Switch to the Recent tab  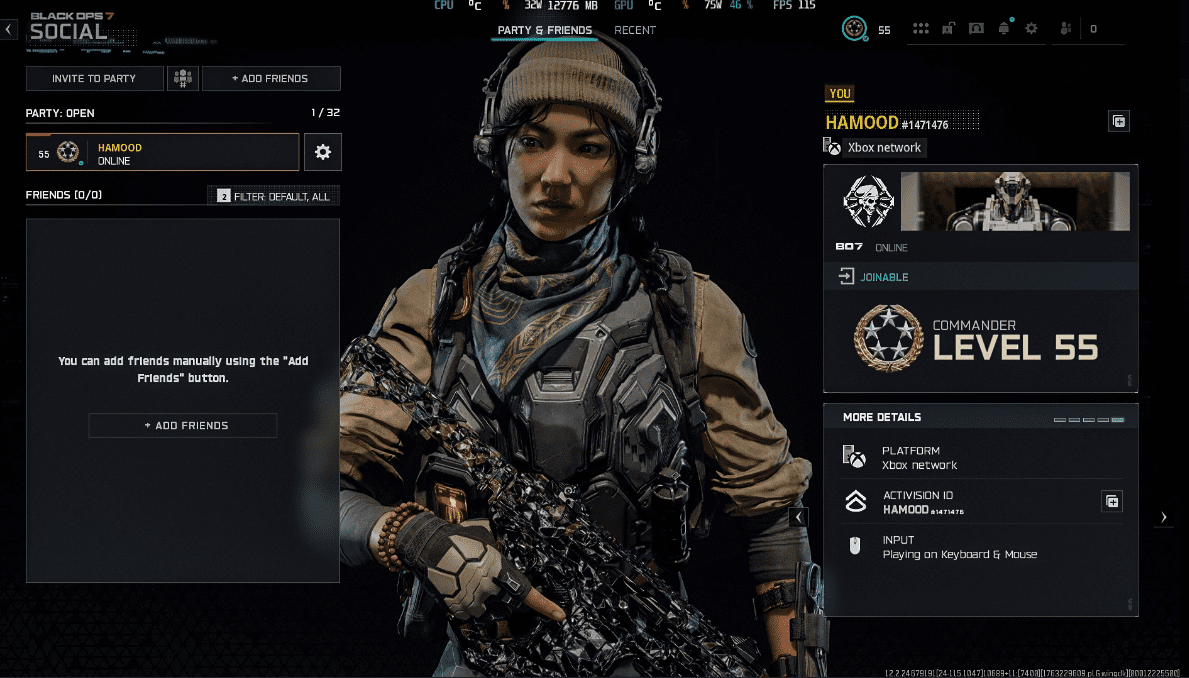click(635, 30)
